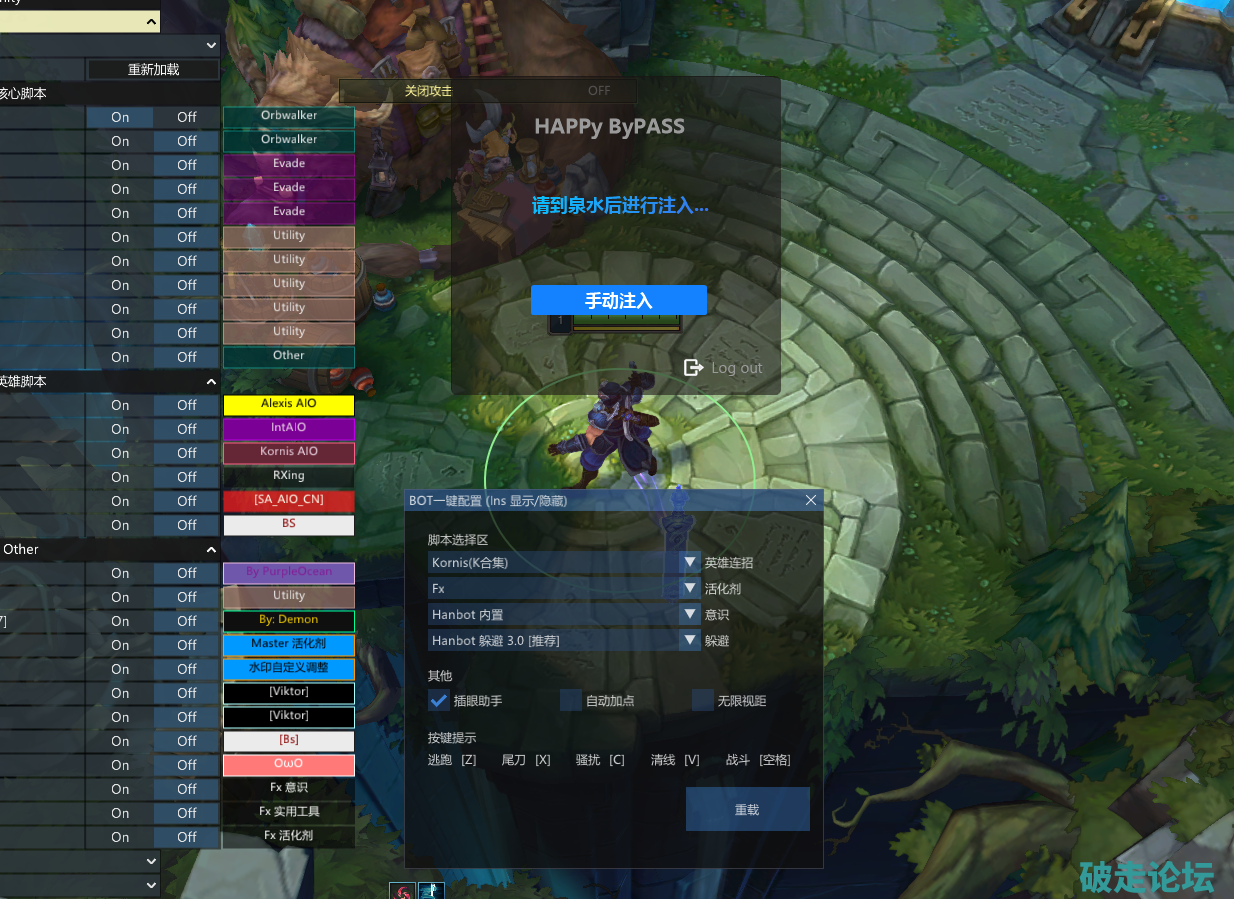The image size is (1234, 899).
Task: Click the 重载 button
Action: point(747,809)
